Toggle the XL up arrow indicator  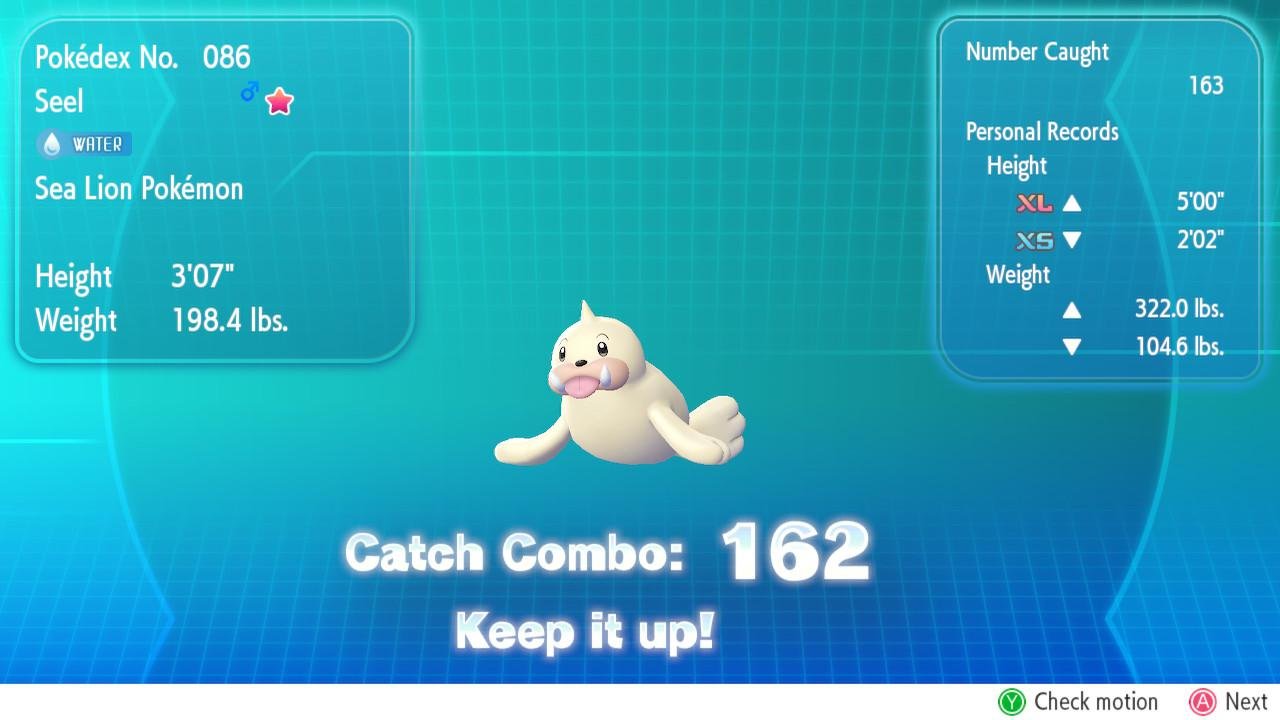1070,203
